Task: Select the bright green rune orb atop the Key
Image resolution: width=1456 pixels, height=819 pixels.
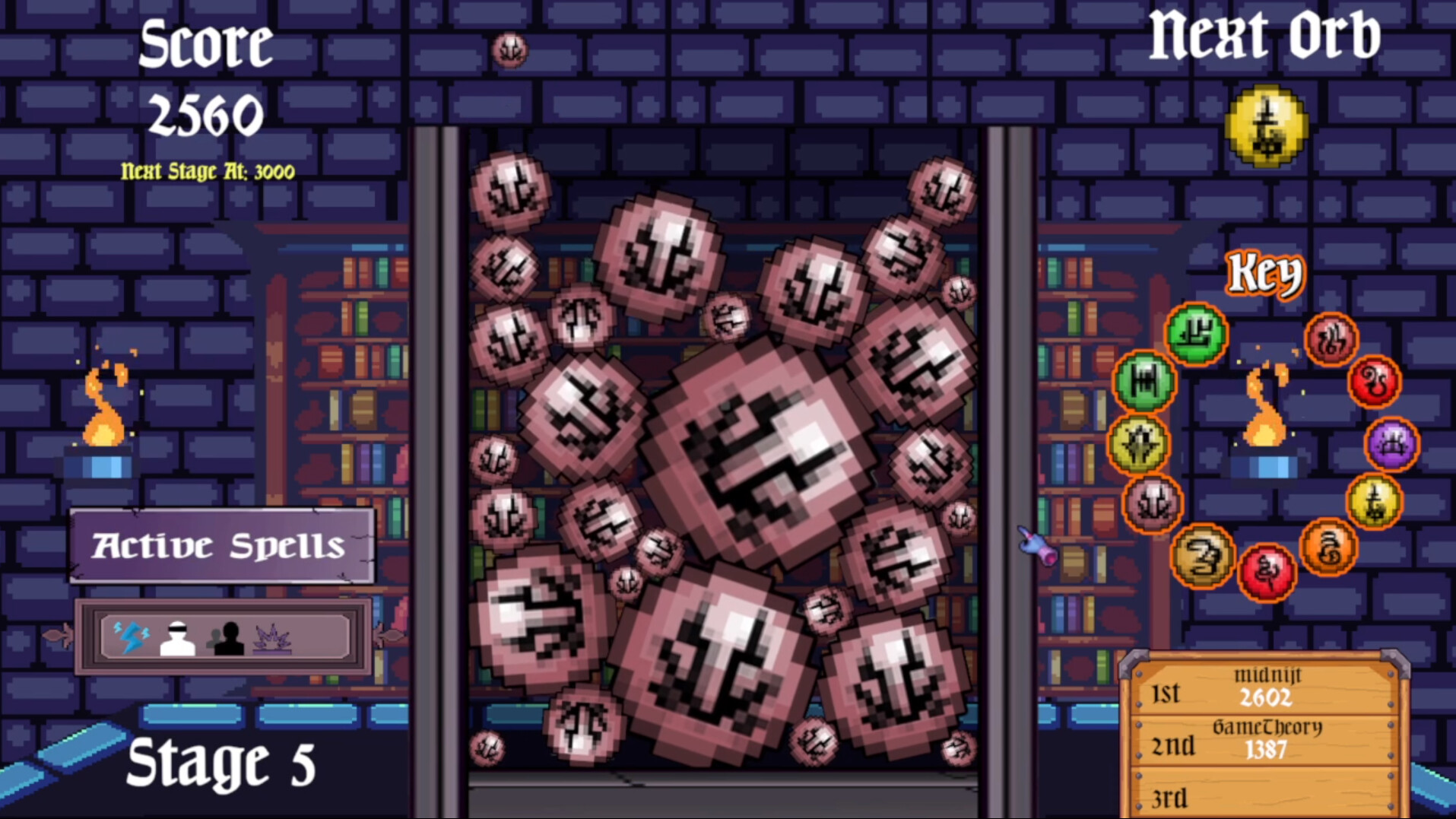Action: click(1196, 335)
